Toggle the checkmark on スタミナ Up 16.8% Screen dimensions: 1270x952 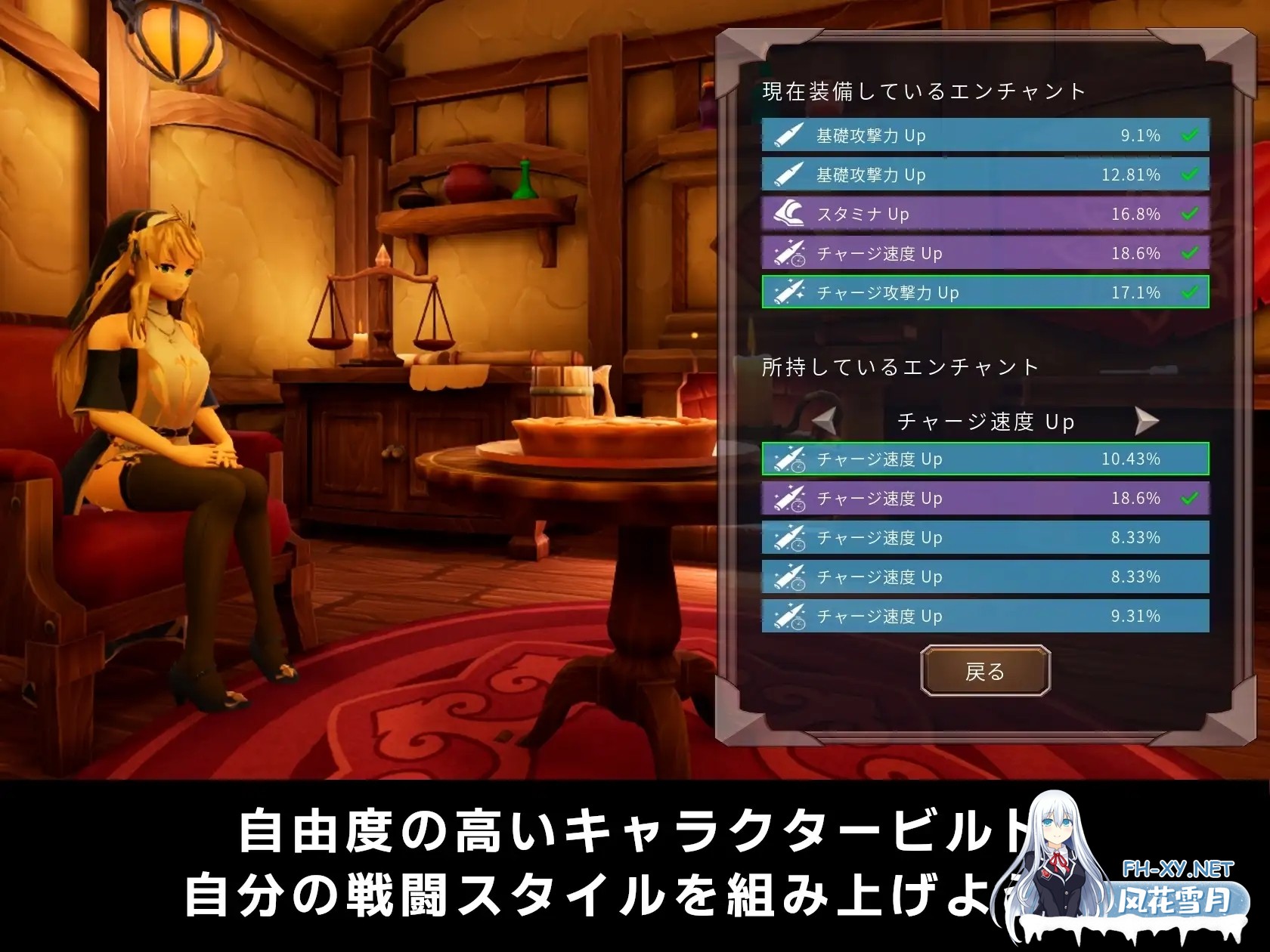[1191, 214]
